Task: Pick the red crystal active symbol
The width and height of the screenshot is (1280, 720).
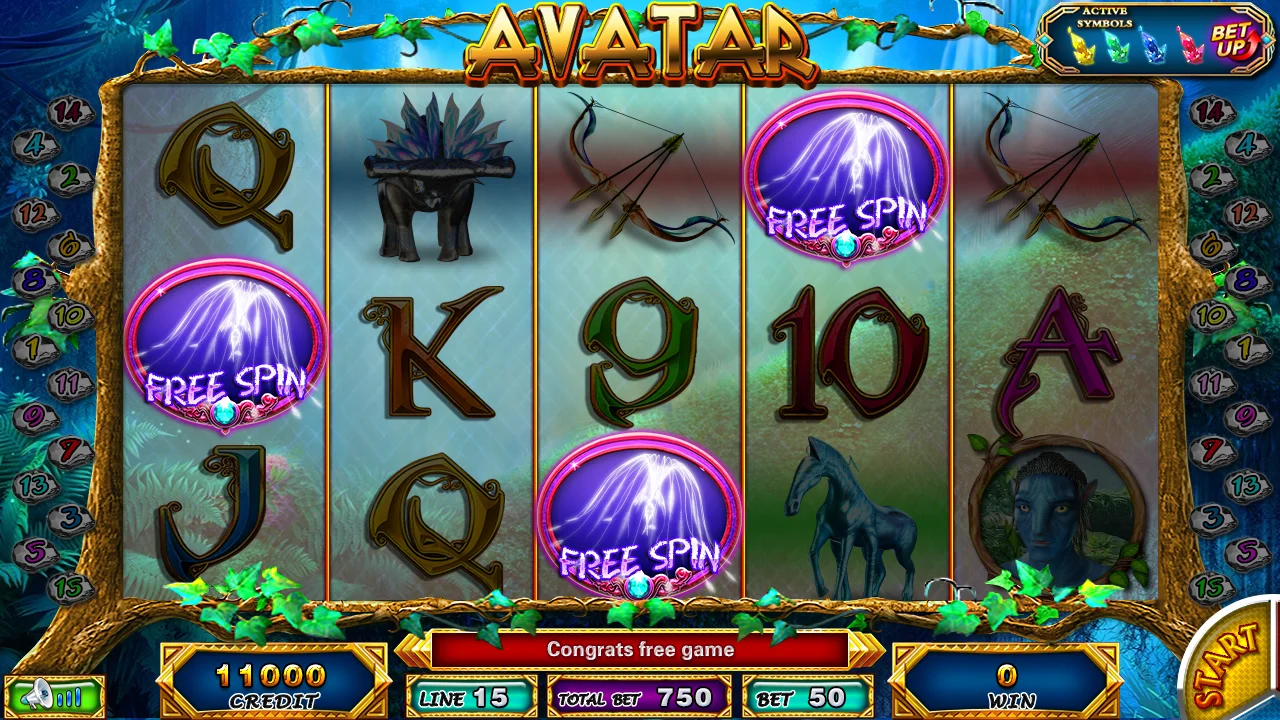Action: pos(1190,46)
